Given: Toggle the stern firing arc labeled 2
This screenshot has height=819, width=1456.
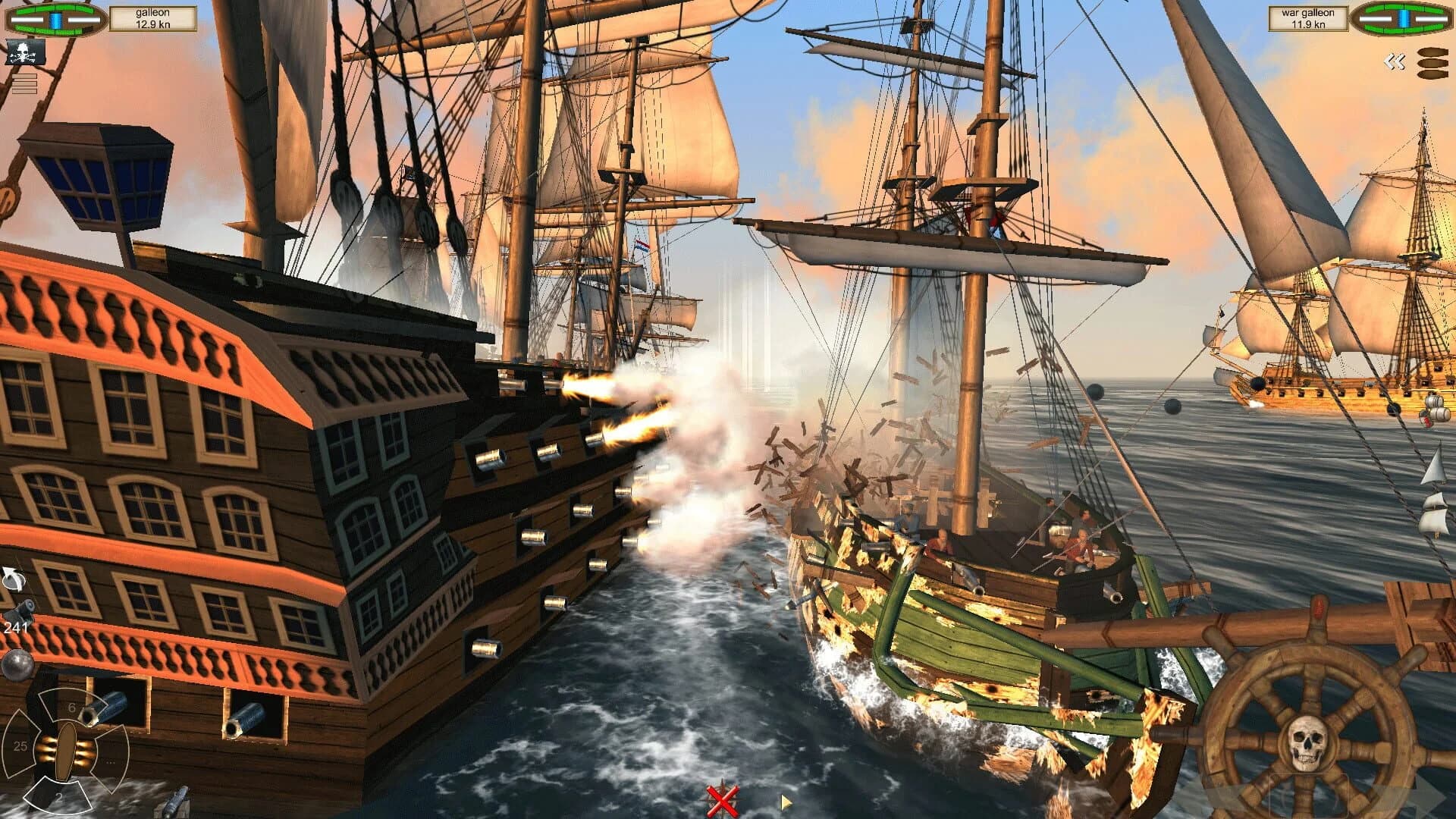Looking at the screenshot, I should point(58,796).
